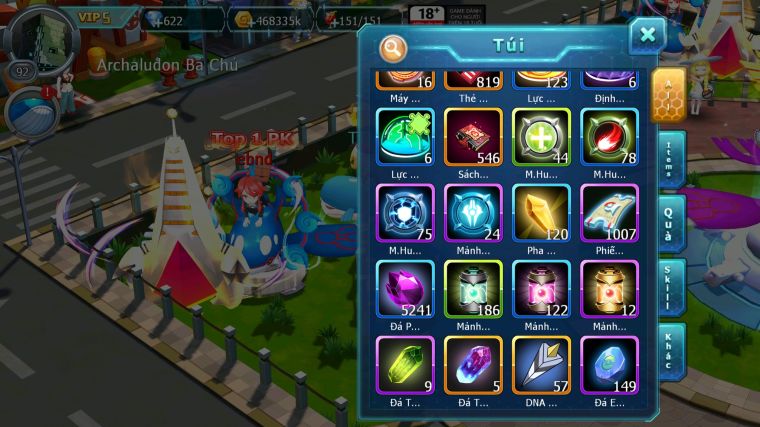Open the blue orb icon with alert
The height and width of the screenshot is (427, 760).
point(30,112)
